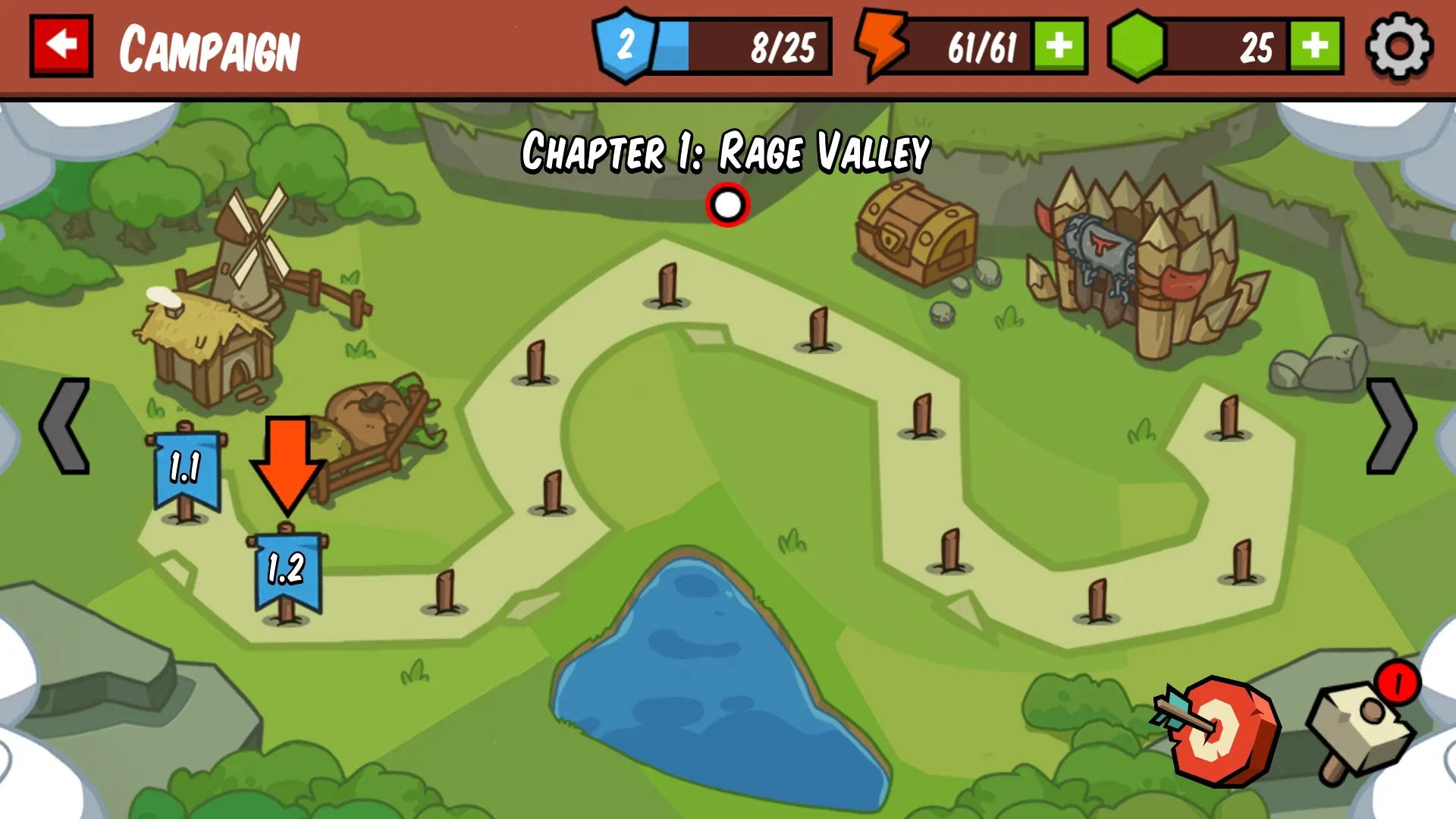The image size is (1456, 819).
Task: Click the red back arrow button
Action: tap(62, 45)
